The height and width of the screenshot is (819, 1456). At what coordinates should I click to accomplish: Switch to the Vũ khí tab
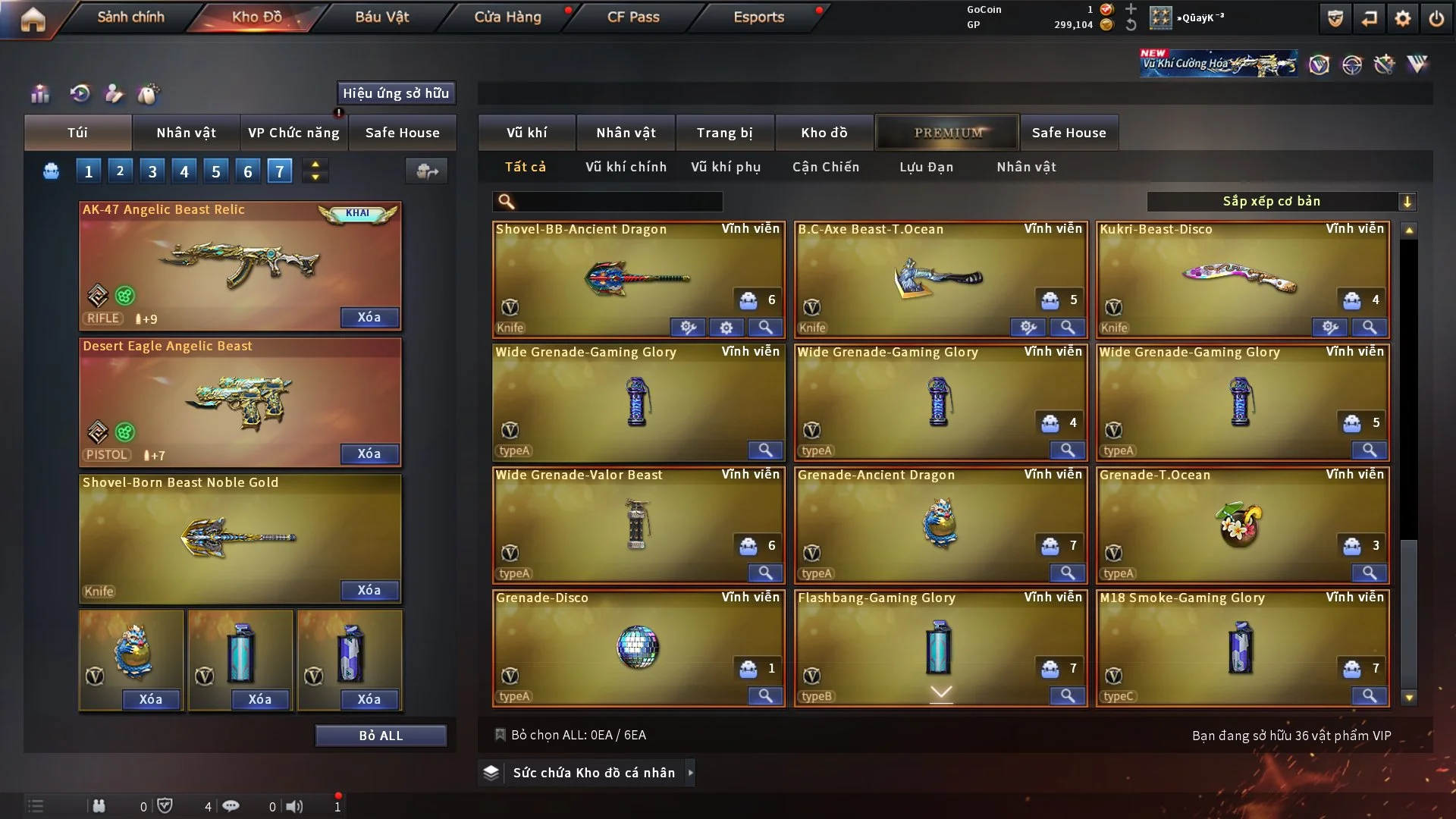click(x=526, y=133)
